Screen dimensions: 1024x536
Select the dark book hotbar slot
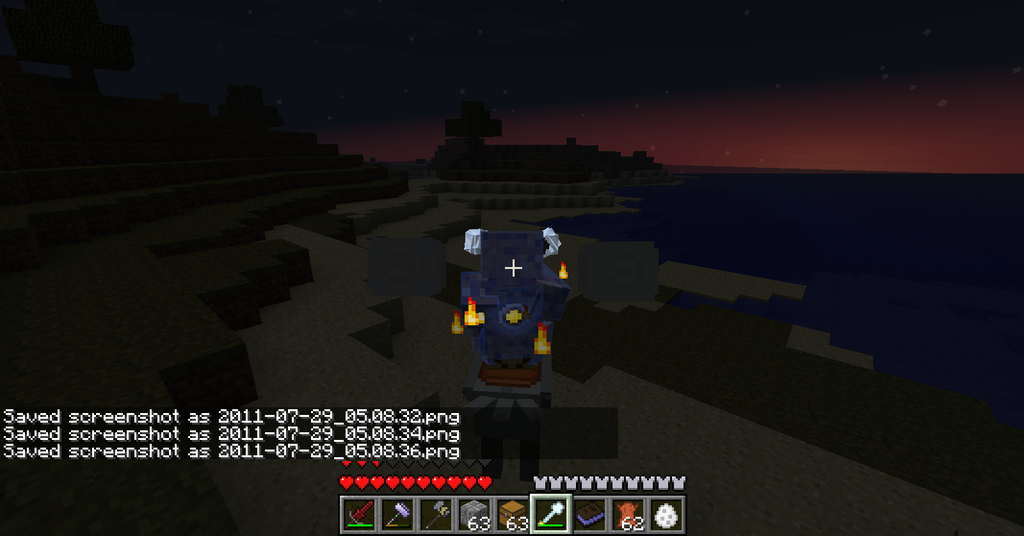coord(588,514)
